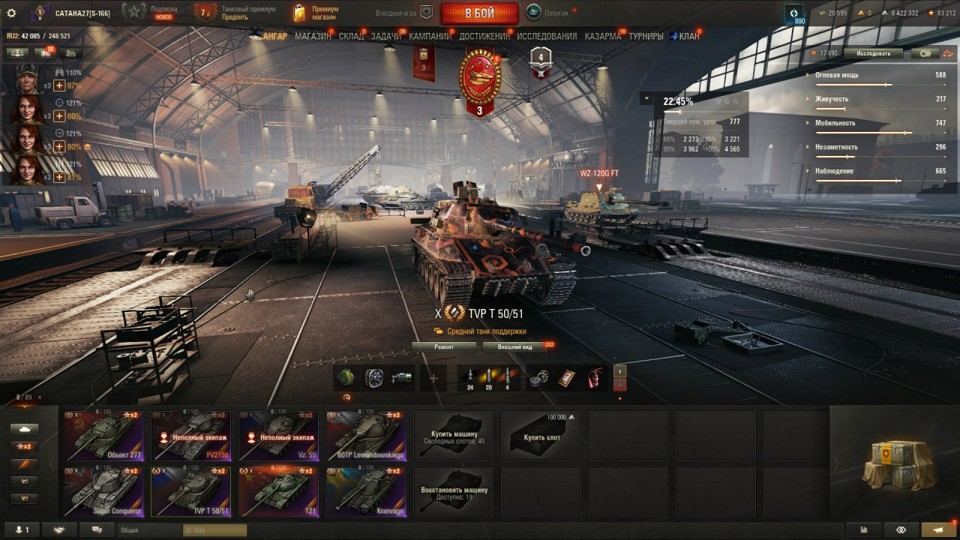Screen dimensions: 960x540
Task: Select the Kranvagn tank in carousel
Action: pyautogui.click(x=365, y=492)
